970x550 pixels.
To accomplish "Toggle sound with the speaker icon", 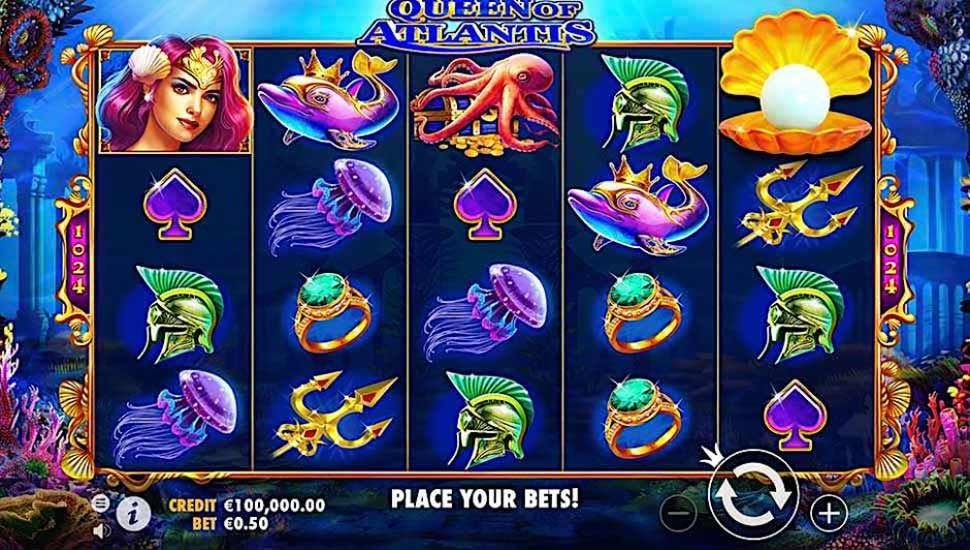I will tap(100, 530).
